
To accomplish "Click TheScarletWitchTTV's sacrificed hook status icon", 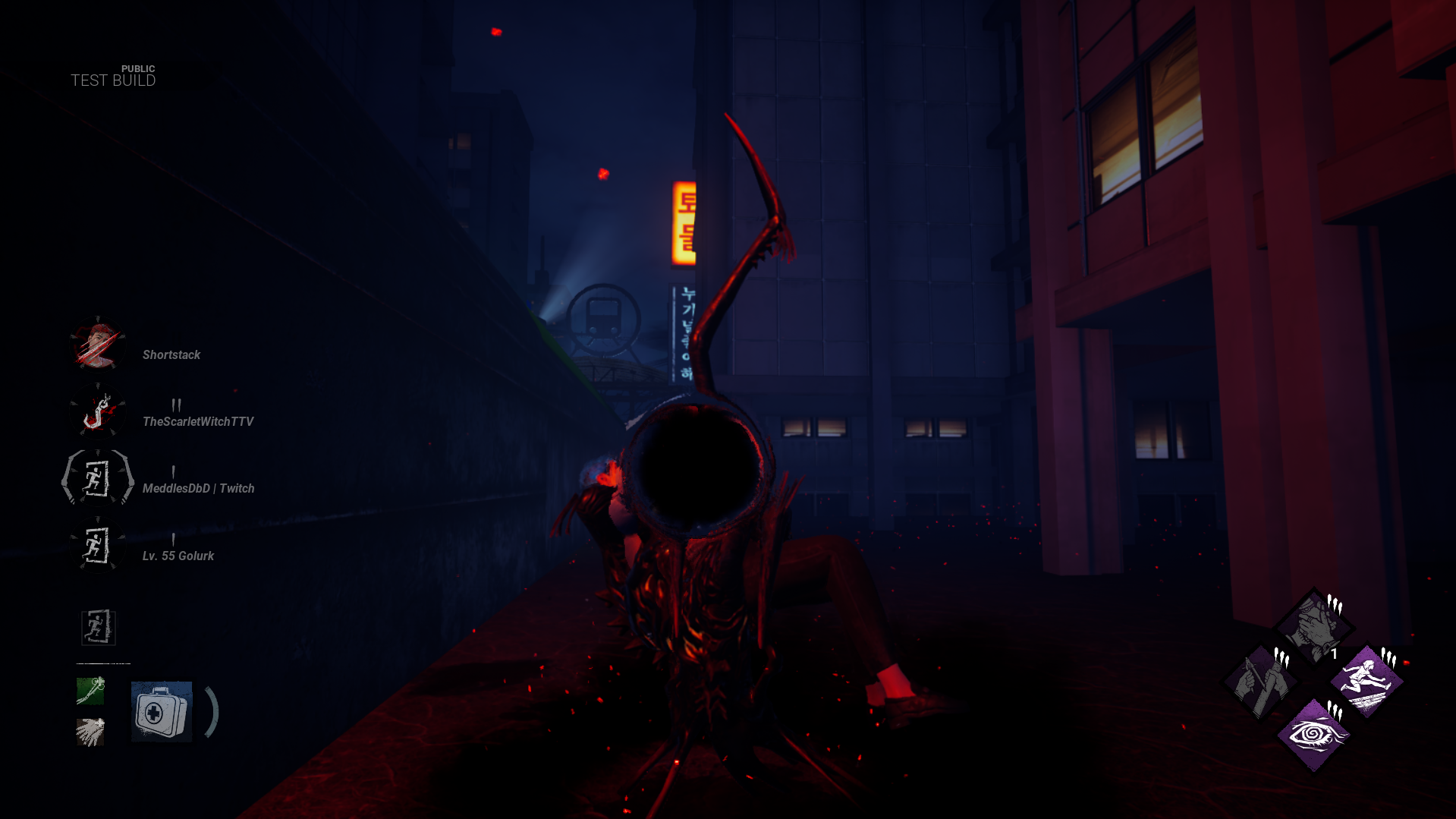I will point(97,413).
